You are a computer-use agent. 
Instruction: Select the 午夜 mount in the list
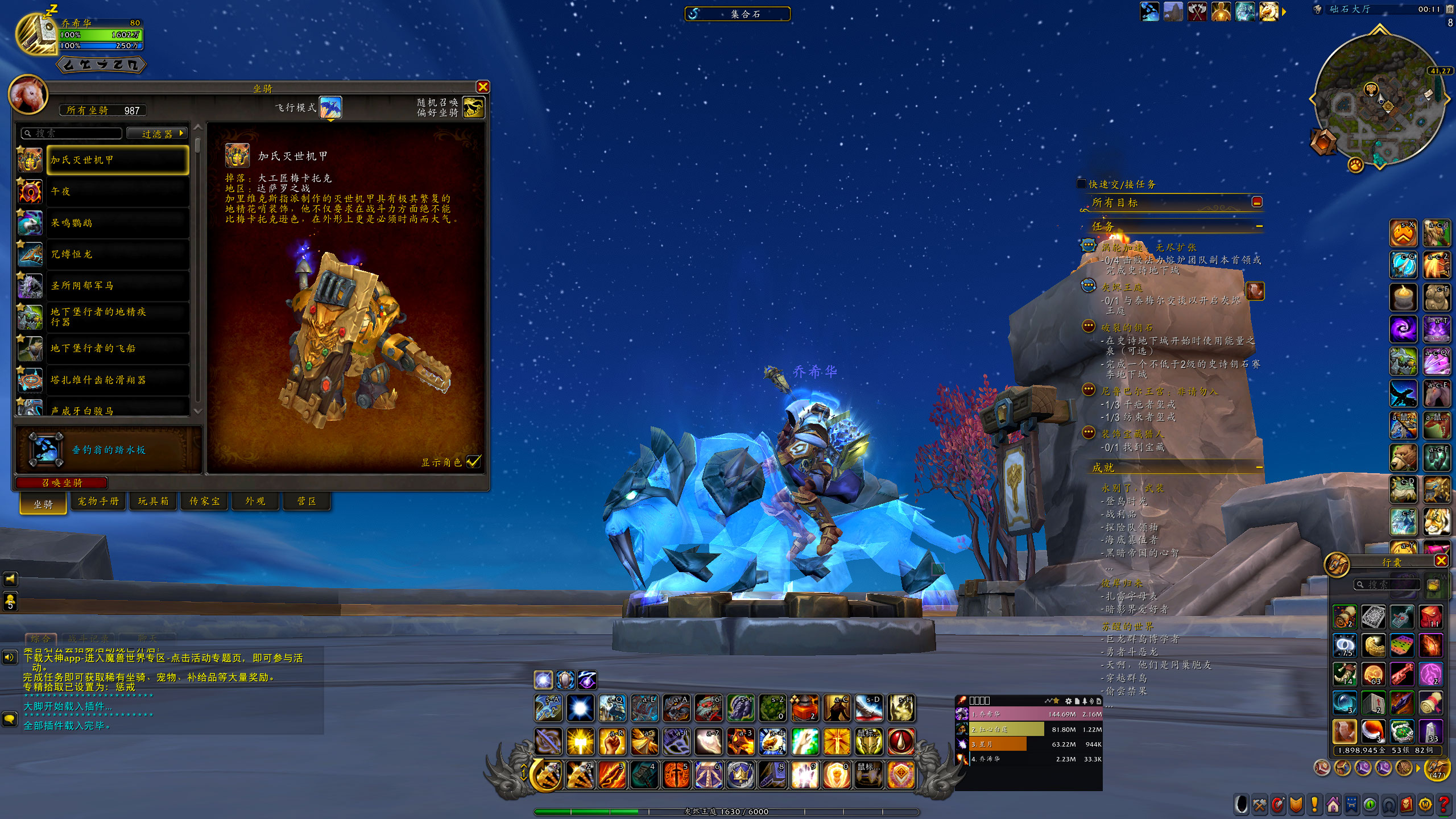click(118, 192)
